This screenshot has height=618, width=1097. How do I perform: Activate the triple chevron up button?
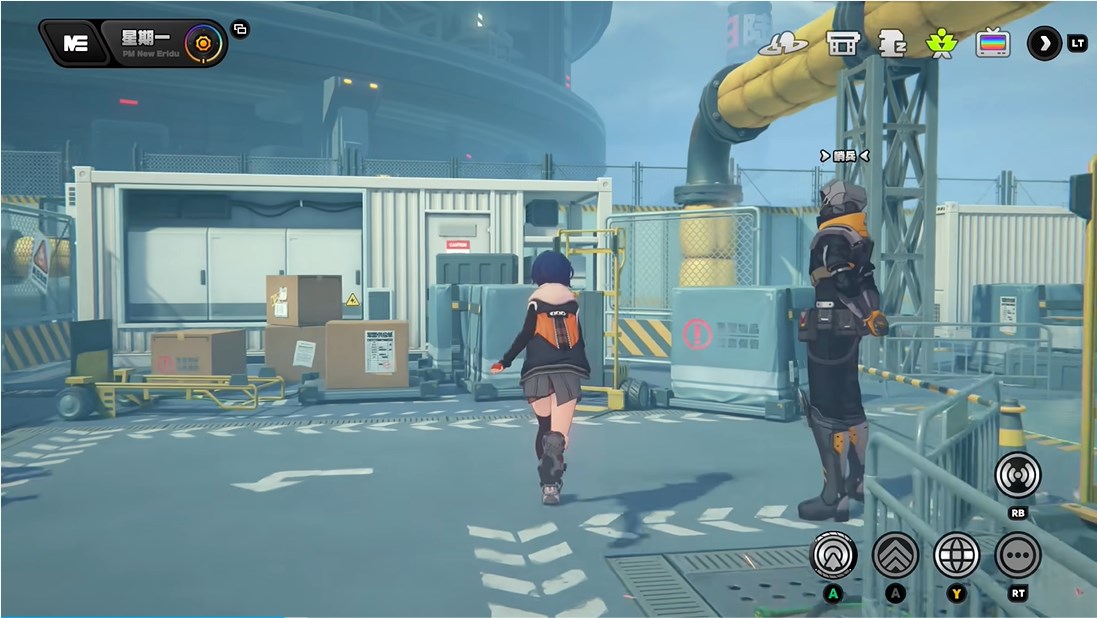[895, 555]
